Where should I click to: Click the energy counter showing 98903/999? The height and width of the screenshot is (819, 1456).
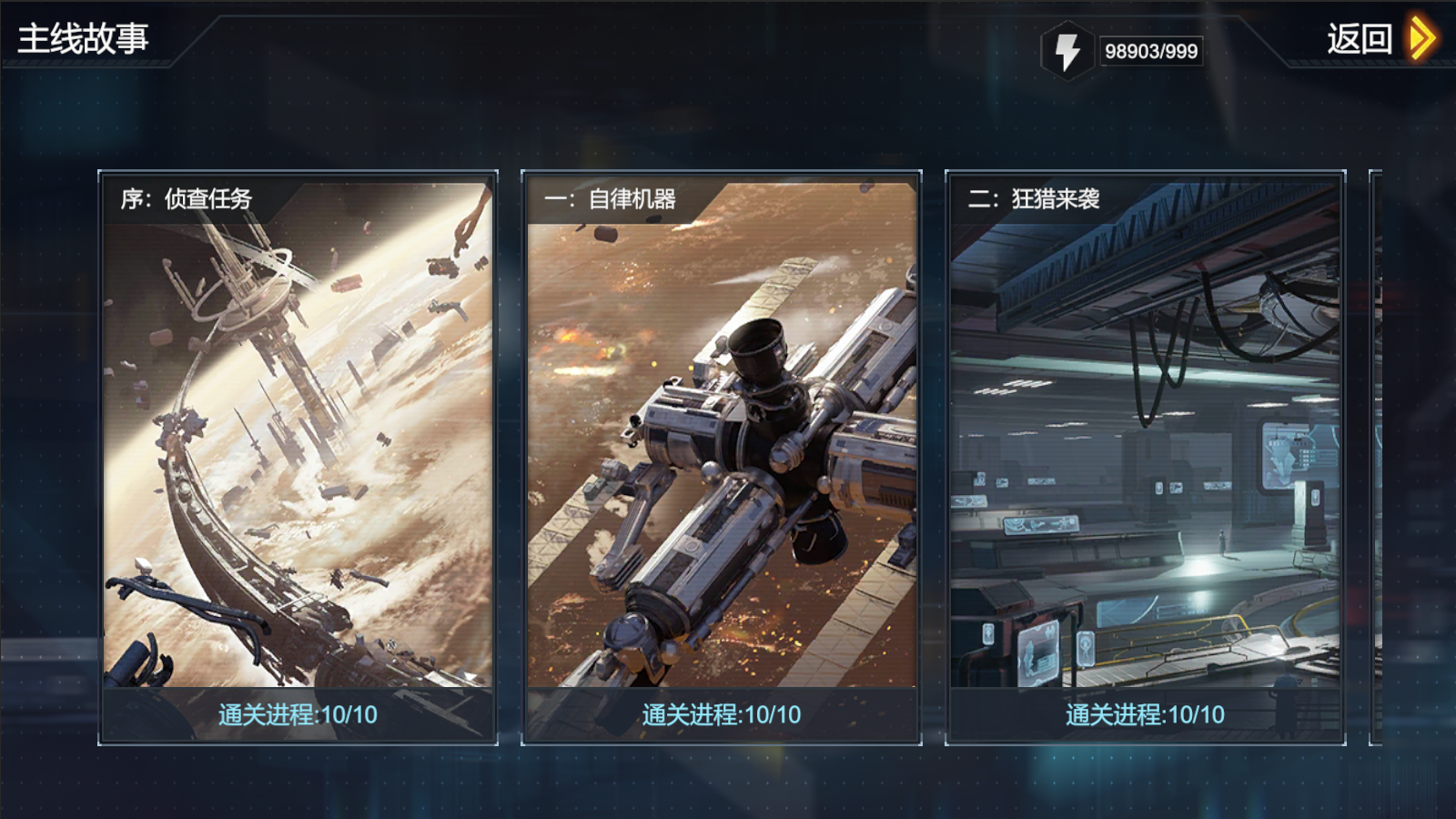(1151, 51)
